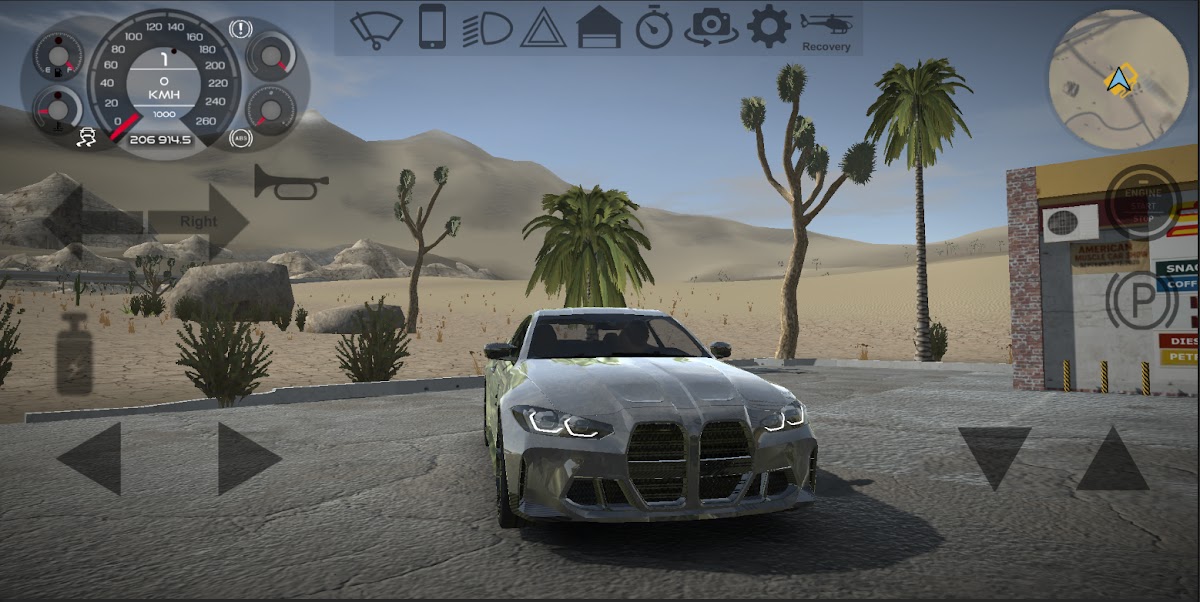
Task: Activate the hazard warning triangle
Action: click(543, 28)
